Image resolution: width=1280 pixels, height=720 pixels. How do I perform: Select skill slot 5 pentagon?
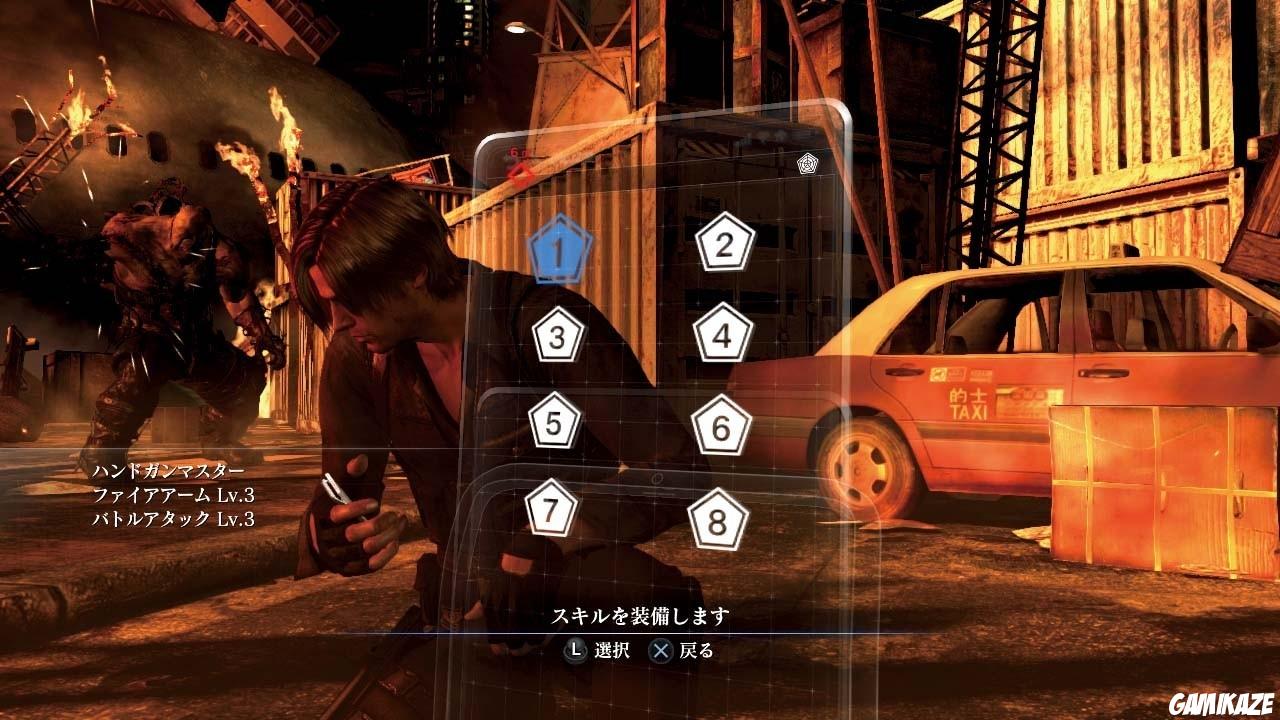(x=552, y=425)
